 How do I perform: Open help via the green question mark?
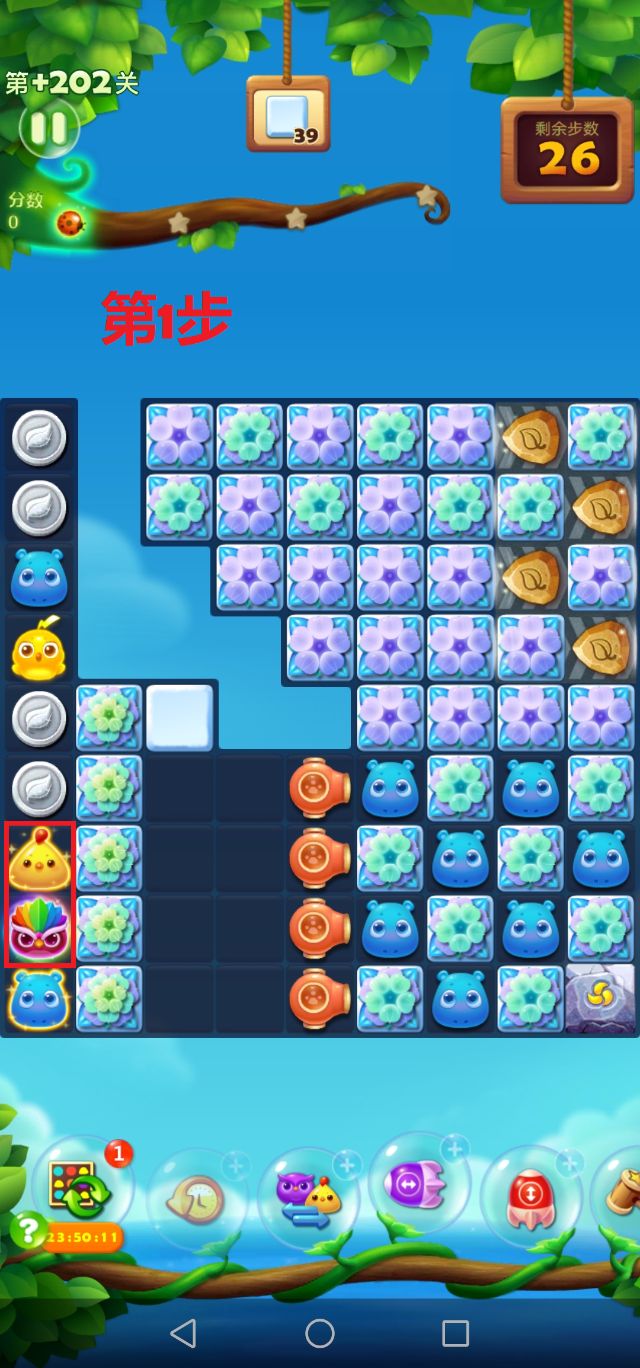click(28, 1230)
